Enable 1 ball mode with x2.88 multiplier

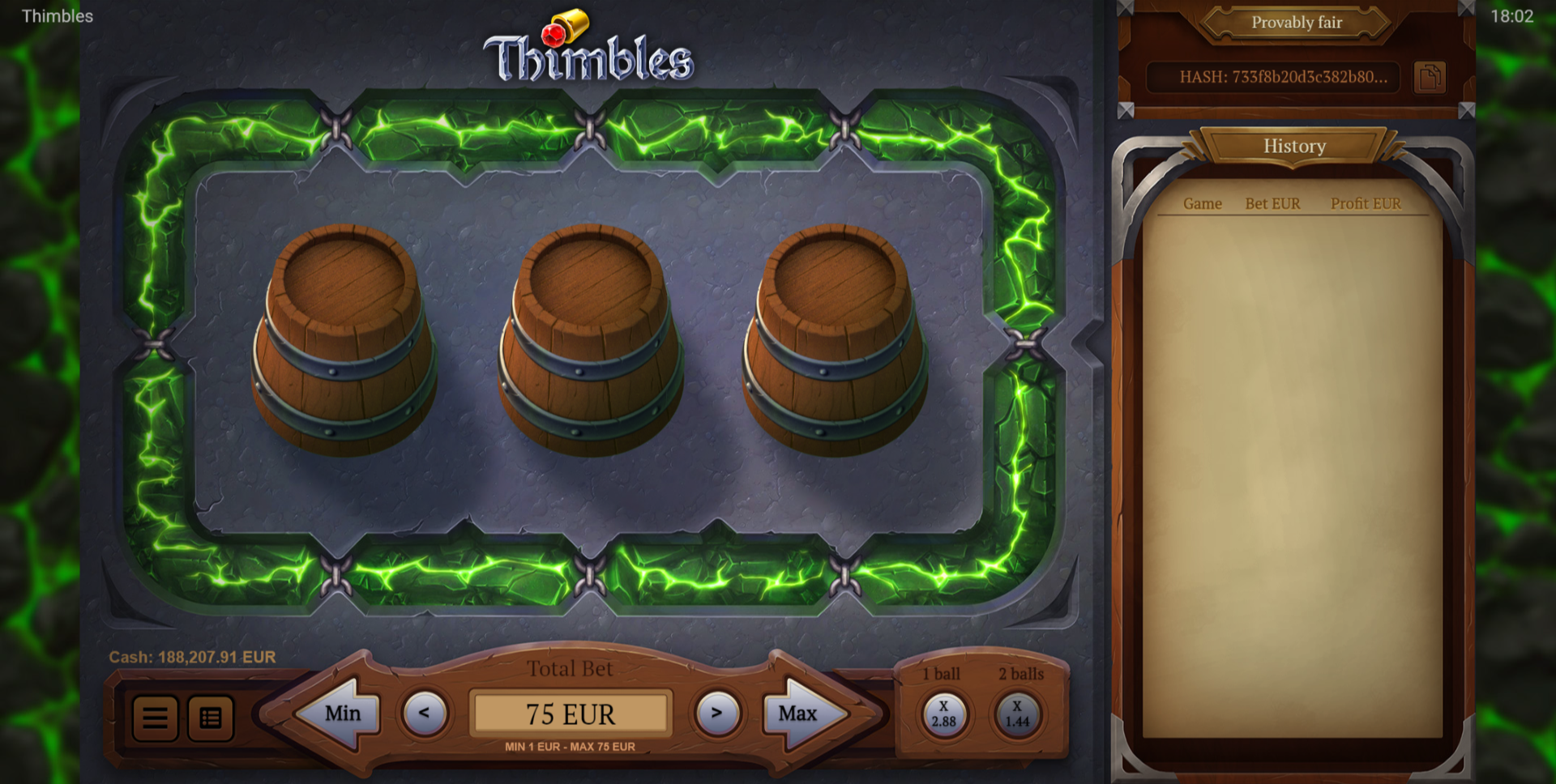pyautogui.click(x=943, y=713)
